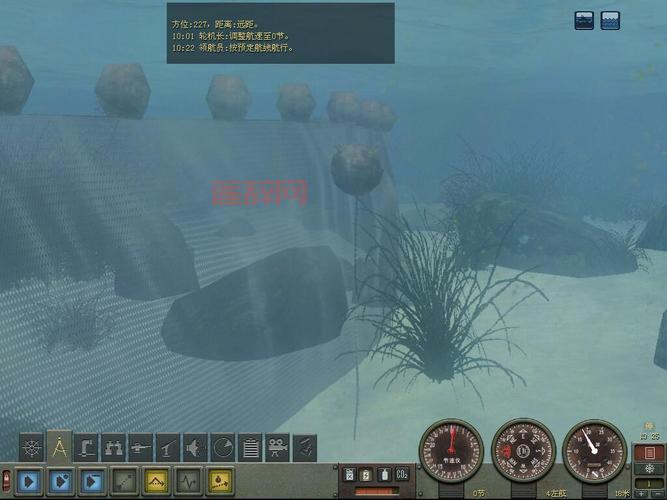Click the waveform line order button
Viewport: 667px width, 500px height.
(188, 481)
